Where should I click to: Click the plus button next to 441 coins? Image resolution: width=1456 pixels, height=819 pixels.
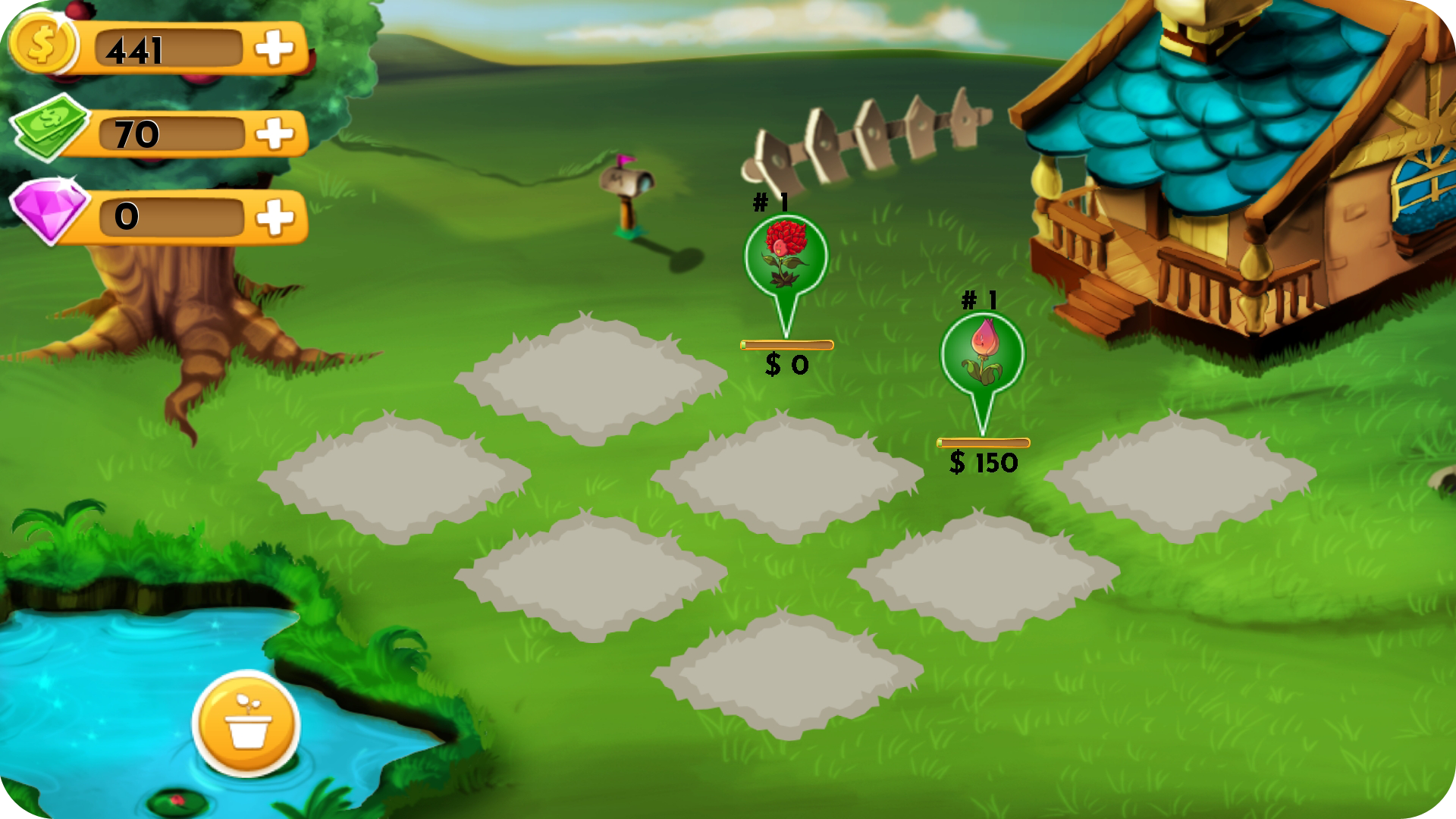pos(277,49)
